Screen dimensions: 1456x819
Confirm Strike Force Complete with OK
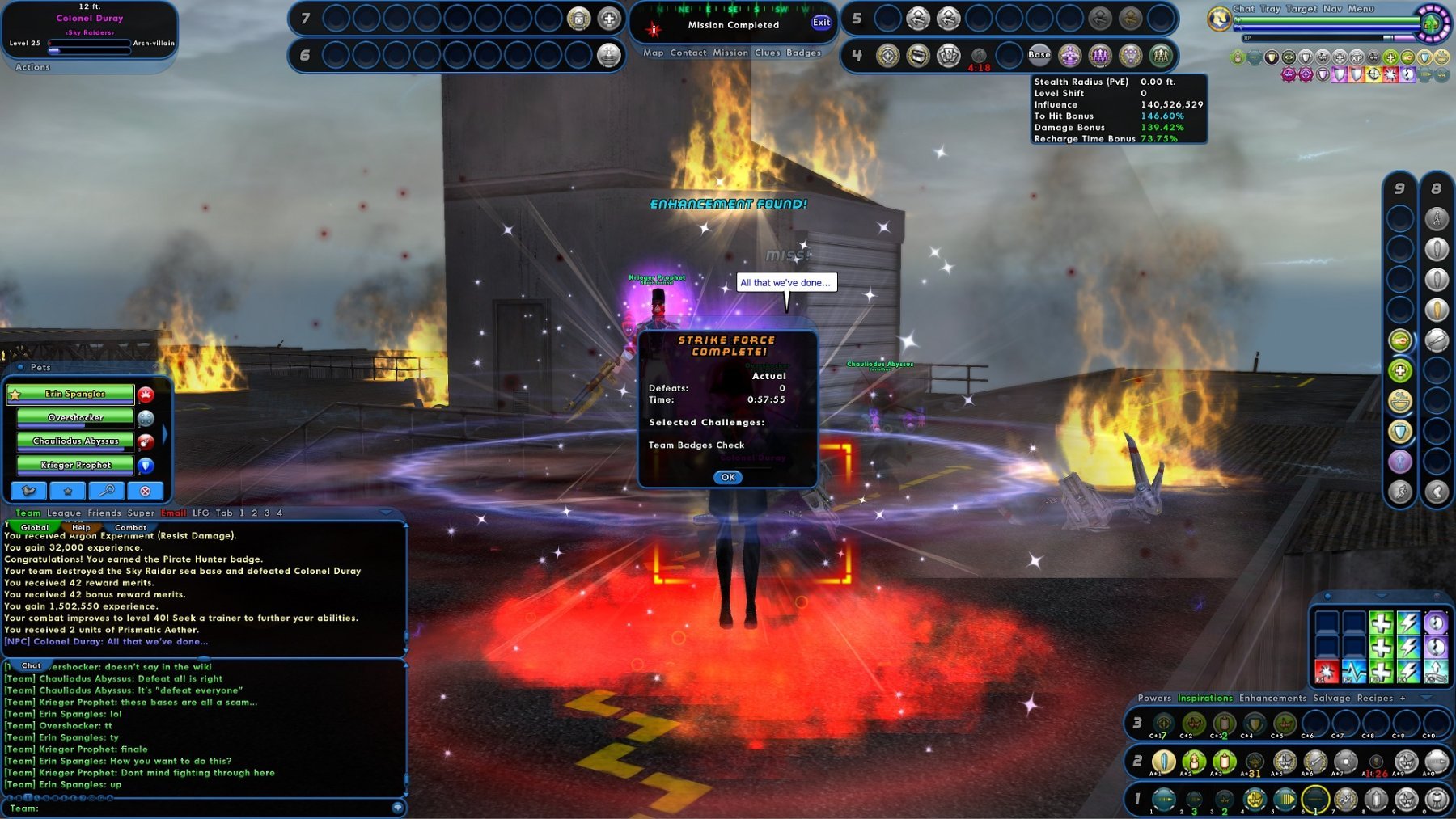coord(728,477)
